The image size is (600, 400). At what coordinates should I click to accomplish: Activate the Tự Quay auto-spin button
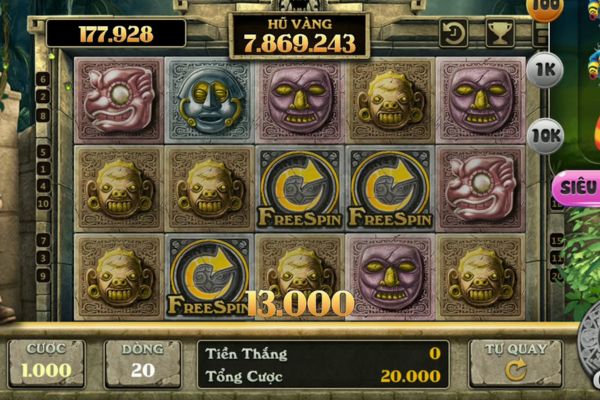(515, 362)
